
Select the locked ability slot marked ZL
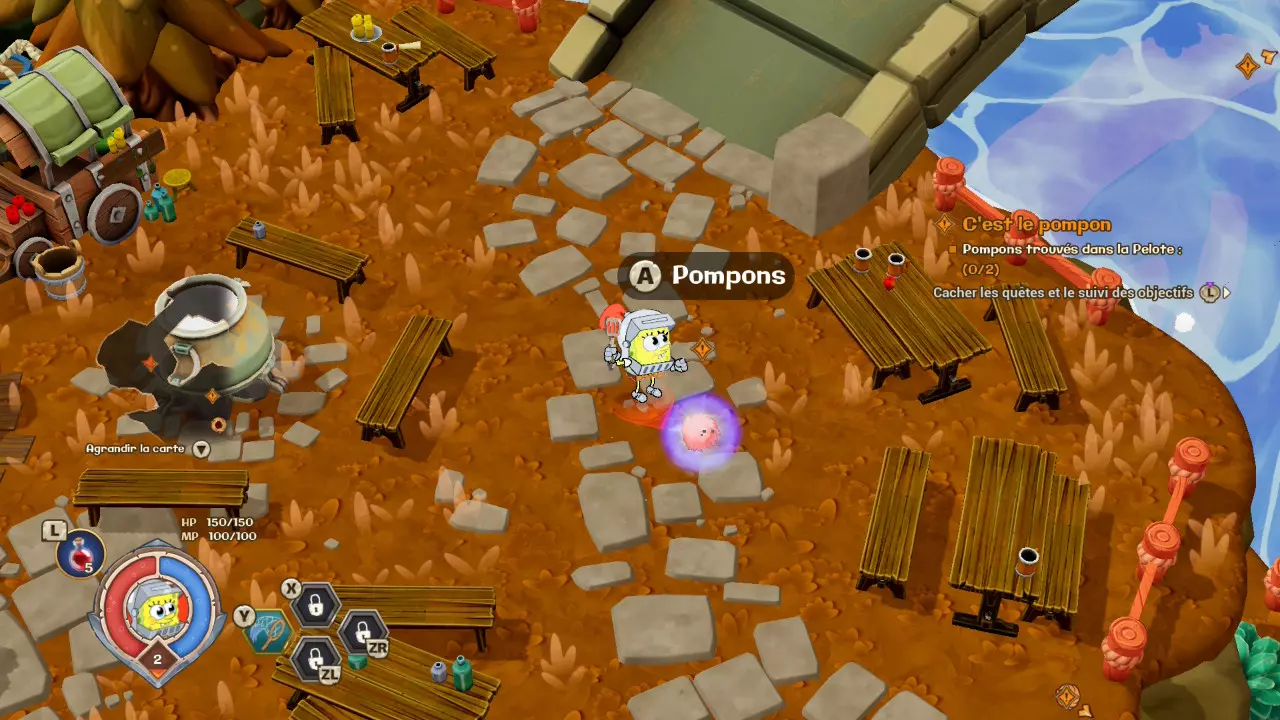pos(315,659)
